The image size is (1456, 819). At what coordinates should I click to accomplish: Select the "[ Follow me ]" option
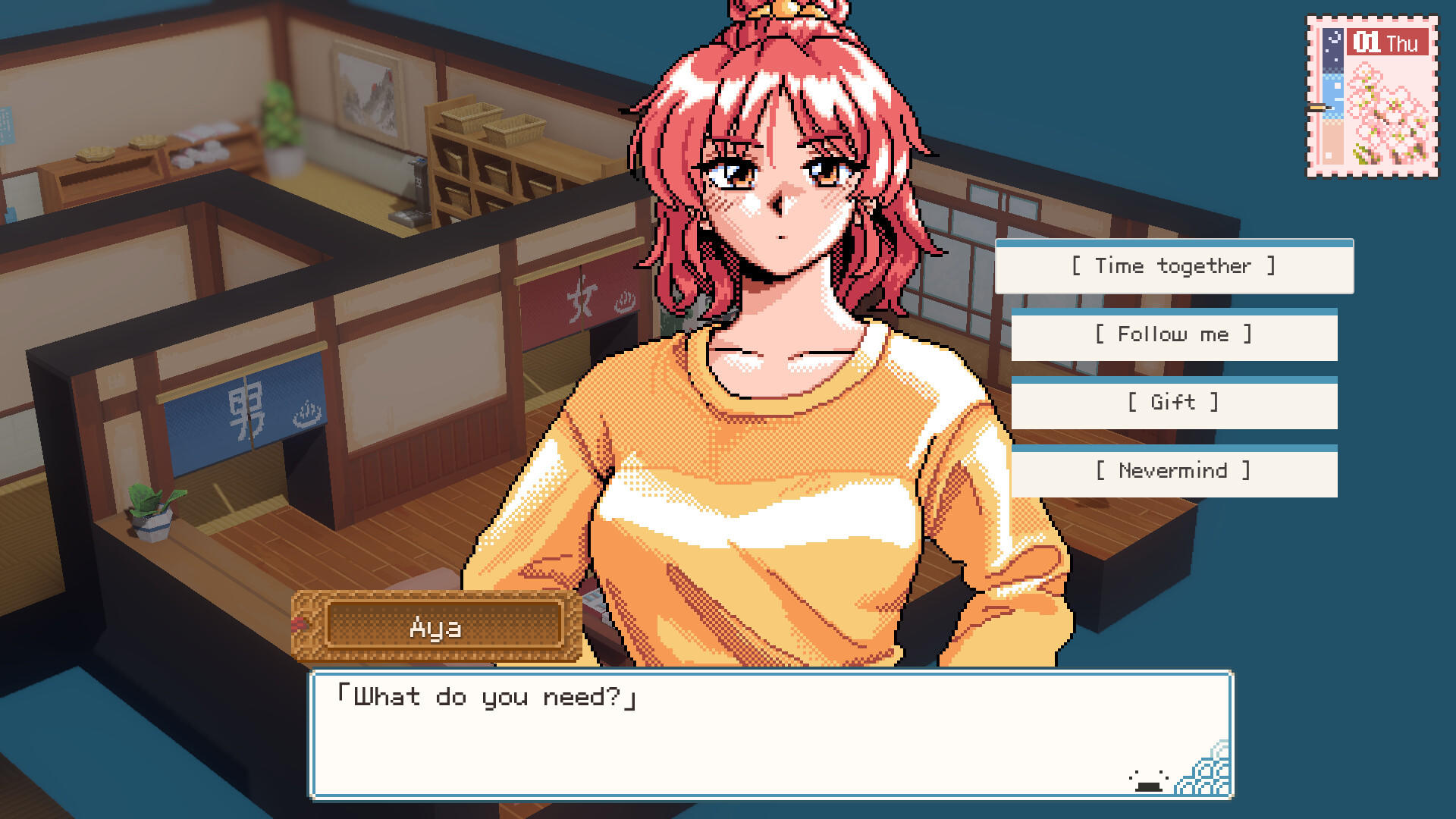coord(1175,334)
